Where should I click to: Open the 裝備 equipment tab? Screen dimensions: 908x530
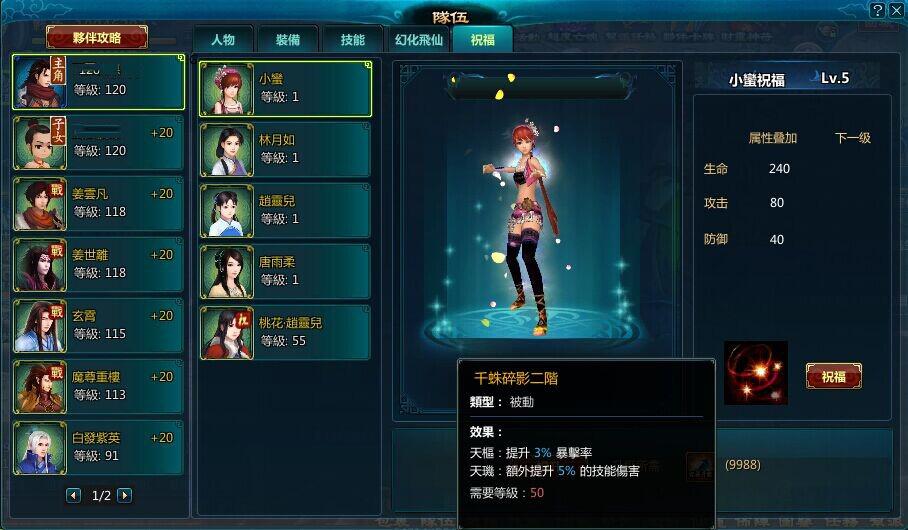(287, 40)
